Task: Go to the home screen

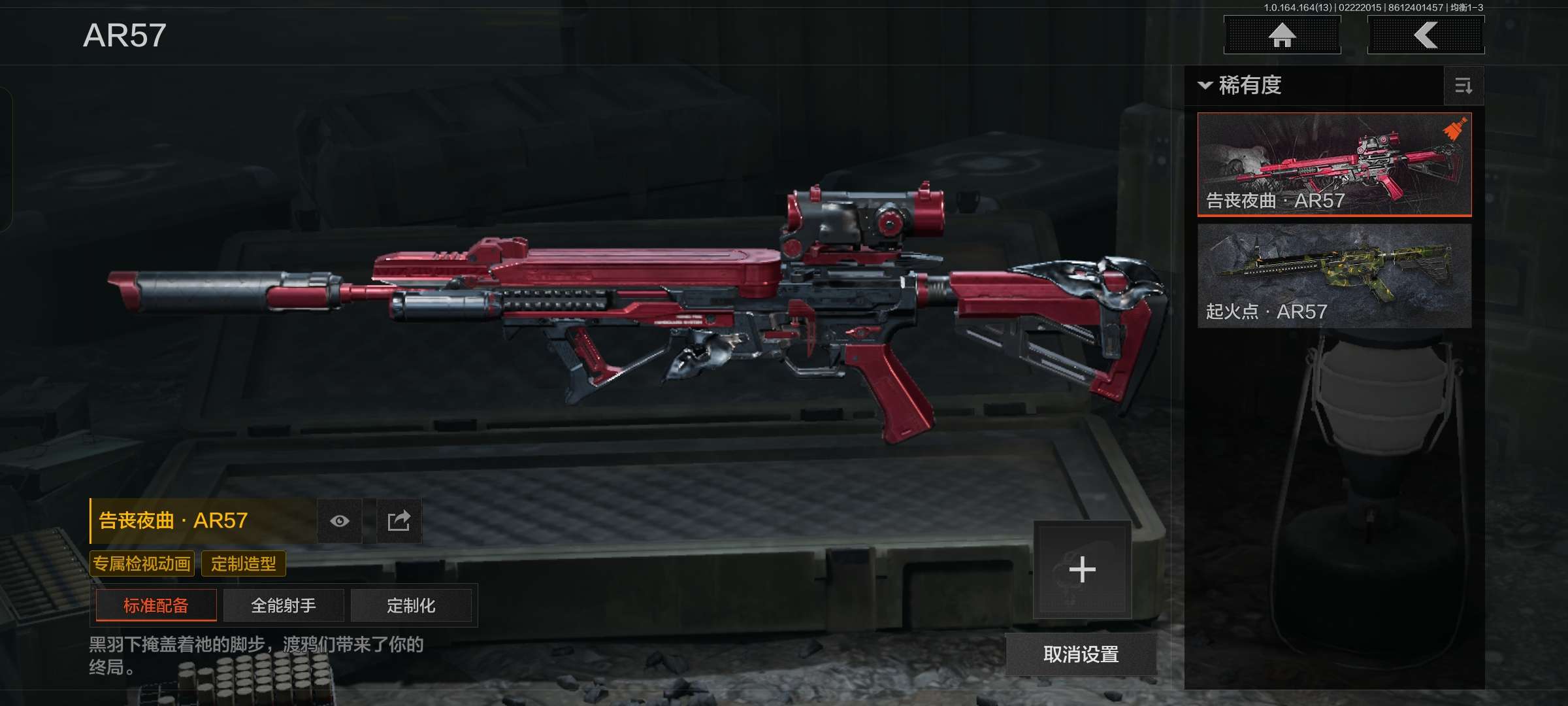Action: point(1282,35)
